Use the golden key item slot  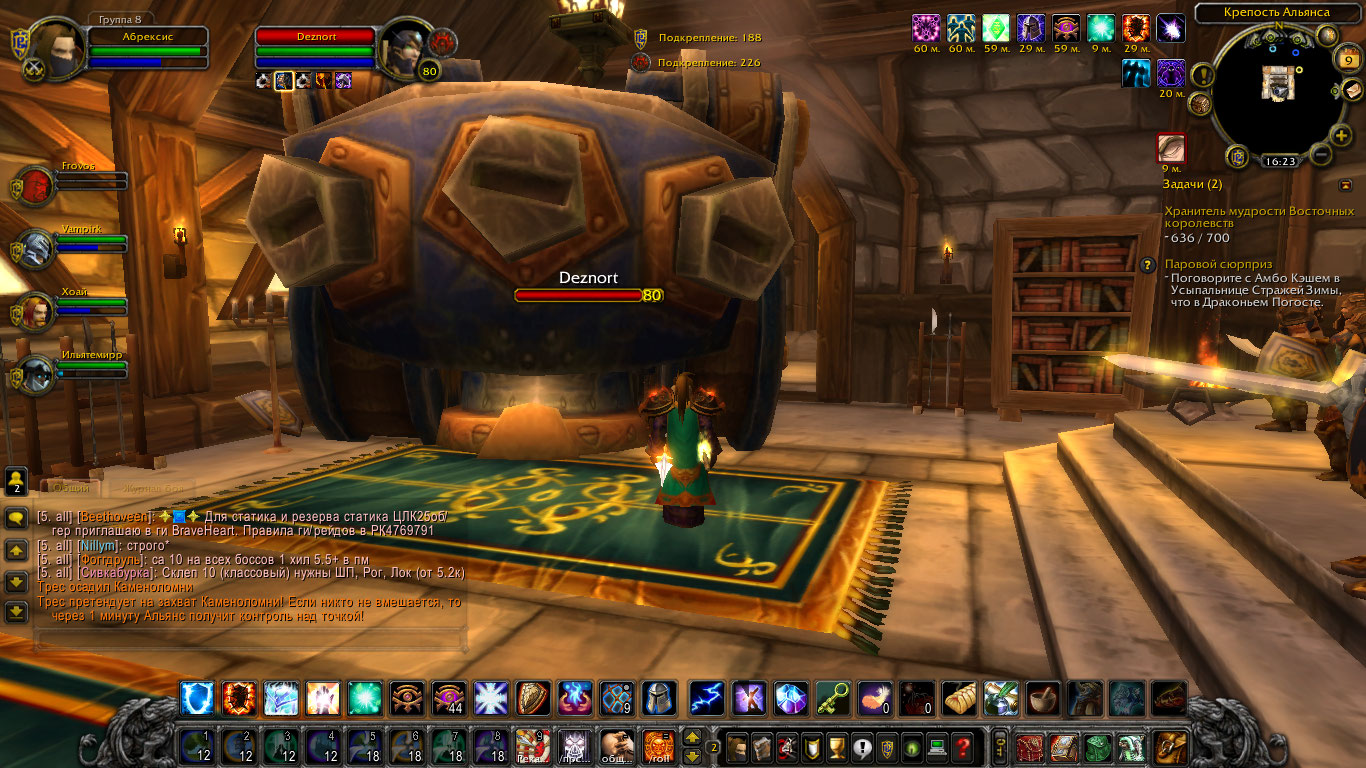(833, 697)
